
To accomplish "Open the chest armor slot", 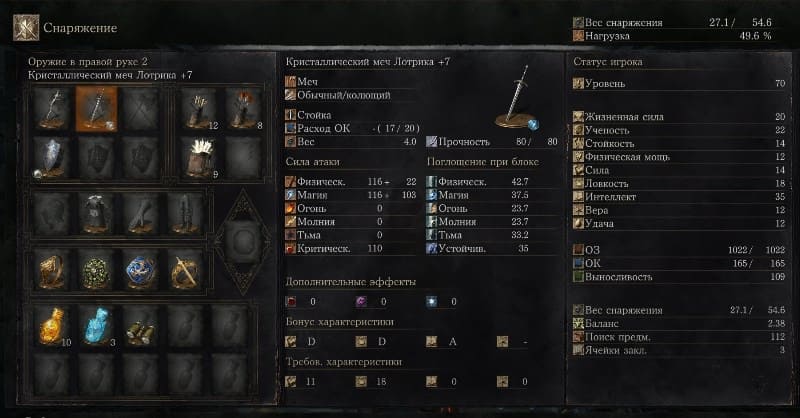I will point(98,212).
